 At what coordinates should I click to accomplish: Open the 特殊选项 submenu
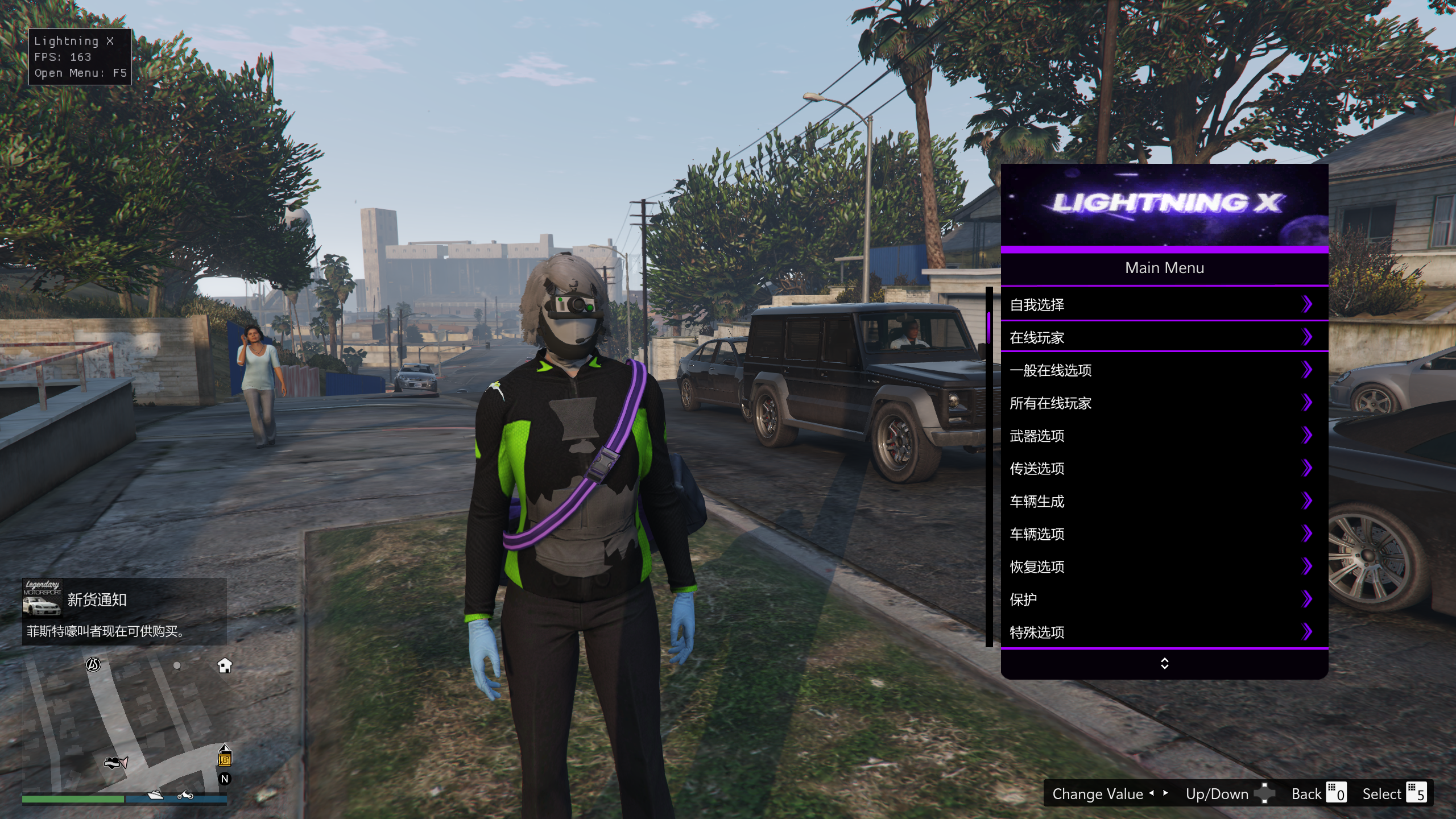click(1164, 632)
